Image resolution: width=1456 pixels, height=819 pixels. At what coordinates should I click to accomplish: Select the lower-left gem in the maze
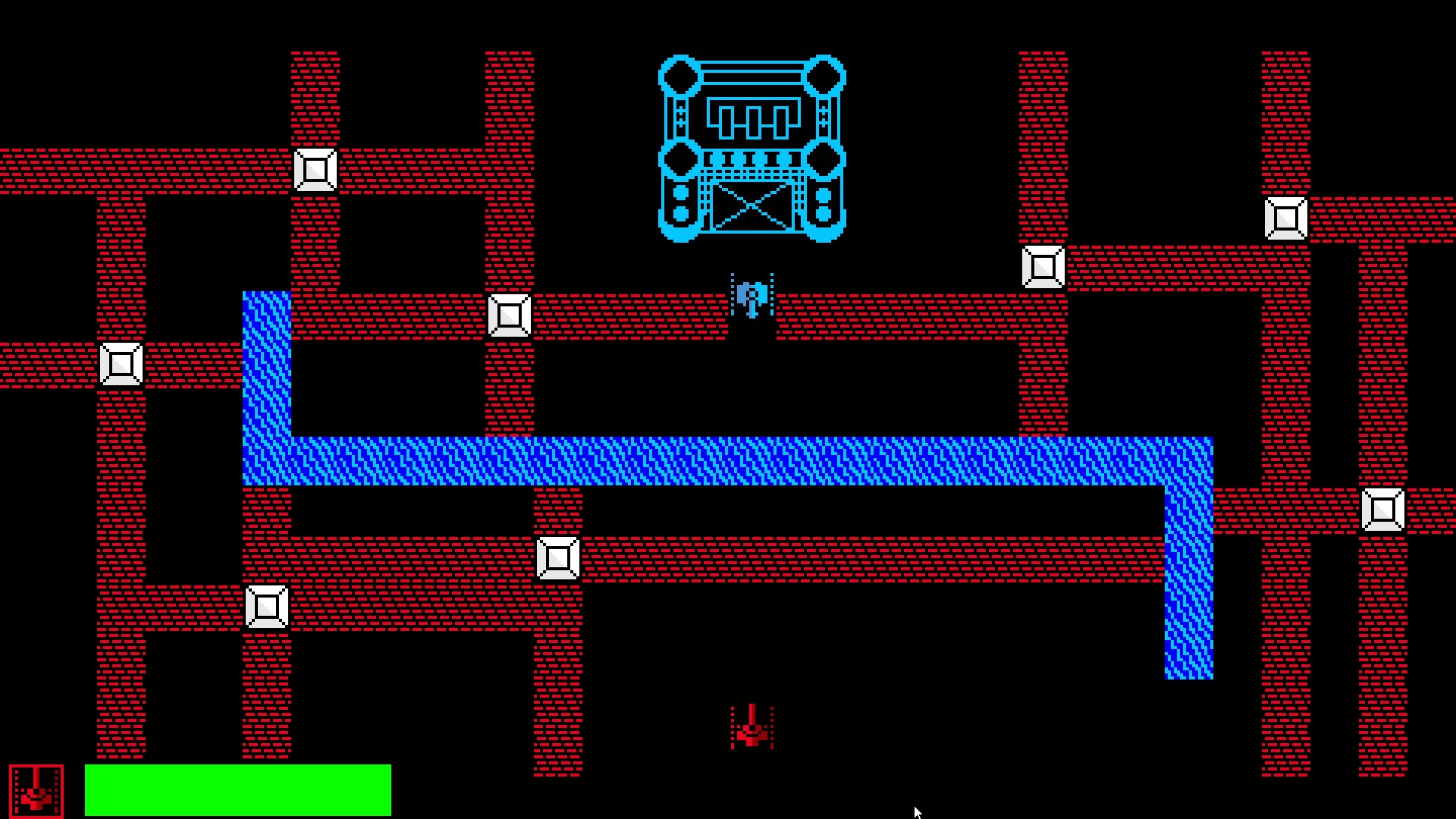click(267, 607)
